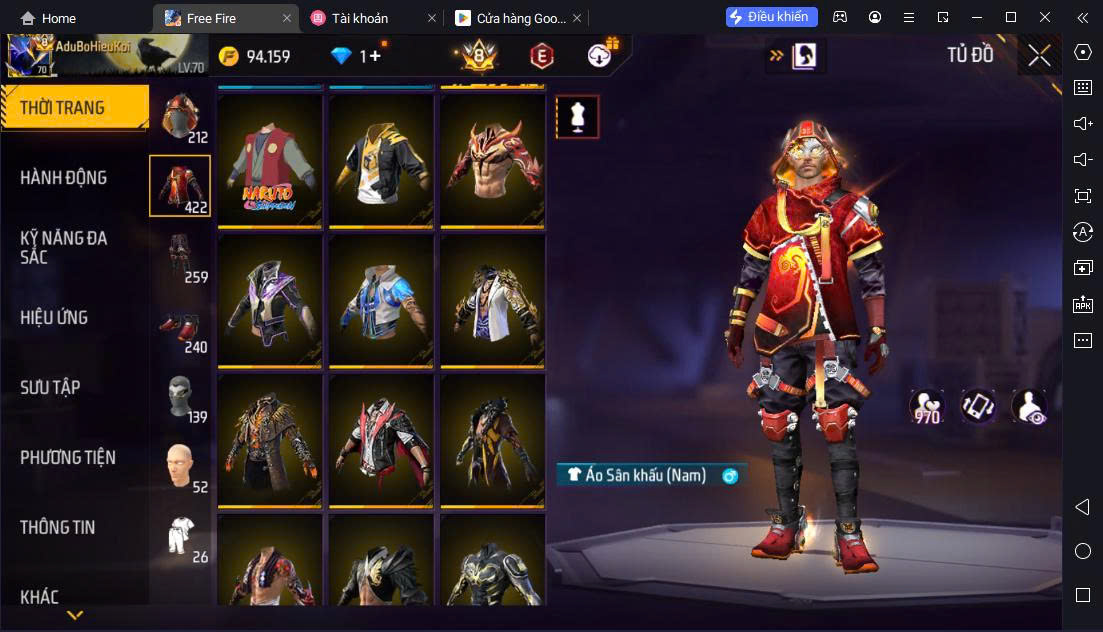Image resolution: width=1103 pixels, height=632 pixels.
Task: Choose the Naruto Shippuden red vest
Action: point(270,160)
